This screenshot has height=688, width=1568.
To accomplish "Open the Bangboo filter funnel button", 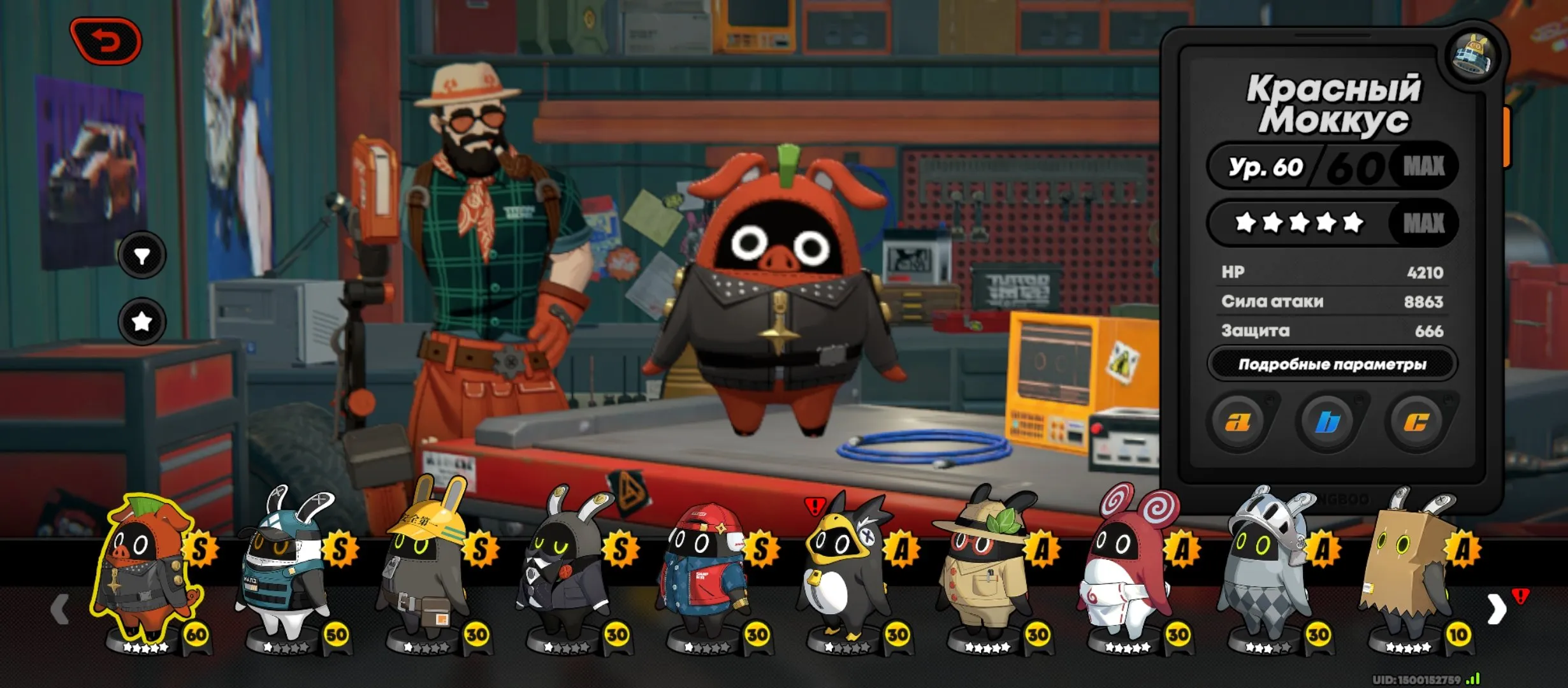I will pos(142,255).
